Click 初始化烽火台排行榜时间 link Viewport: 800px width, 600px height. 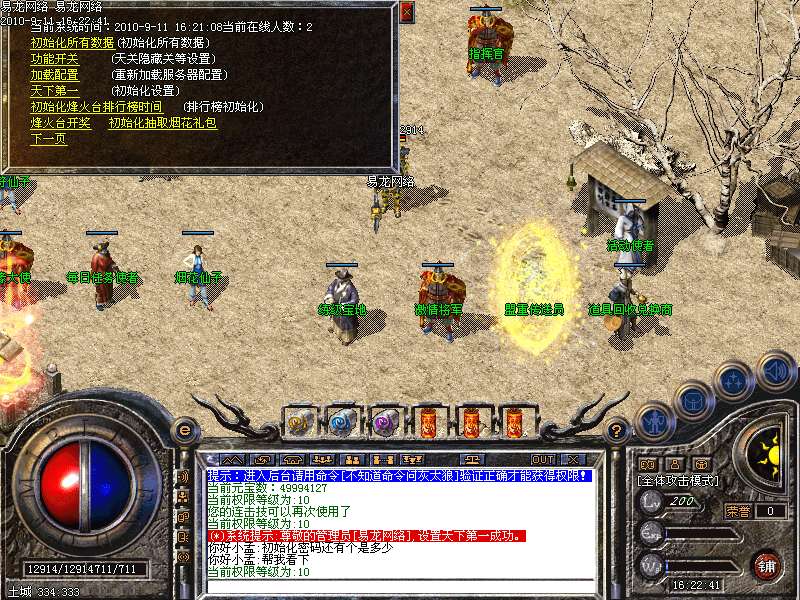coord(95,107)
